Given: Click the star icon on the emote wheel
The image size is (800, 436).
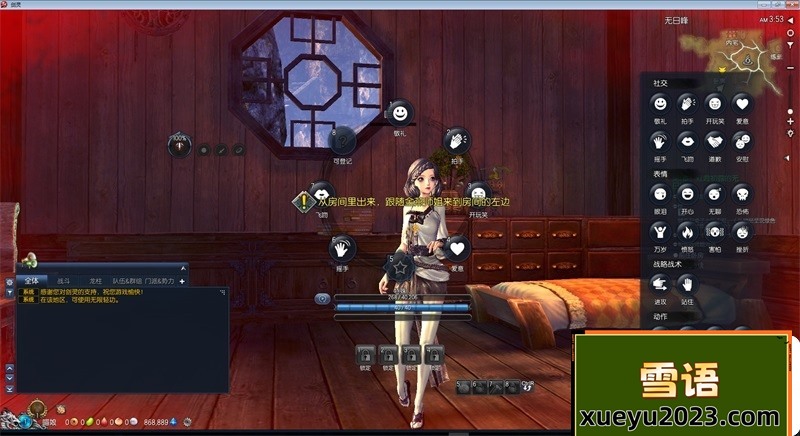Looking at the screenshot, I should 400,267.
